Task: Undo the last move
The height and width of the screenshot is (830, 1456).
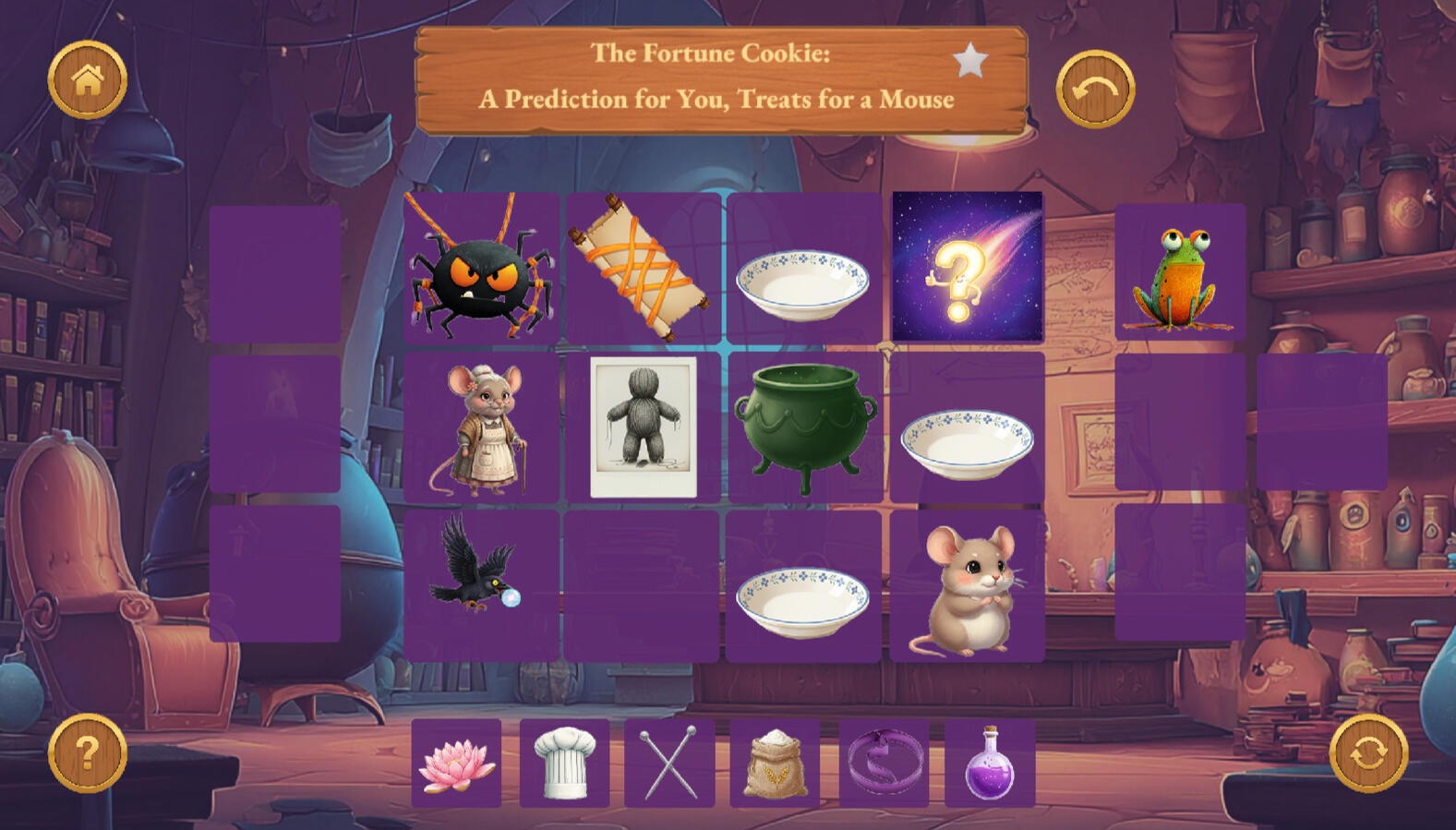Action: pyautogui.click(x=1095, y=90)
